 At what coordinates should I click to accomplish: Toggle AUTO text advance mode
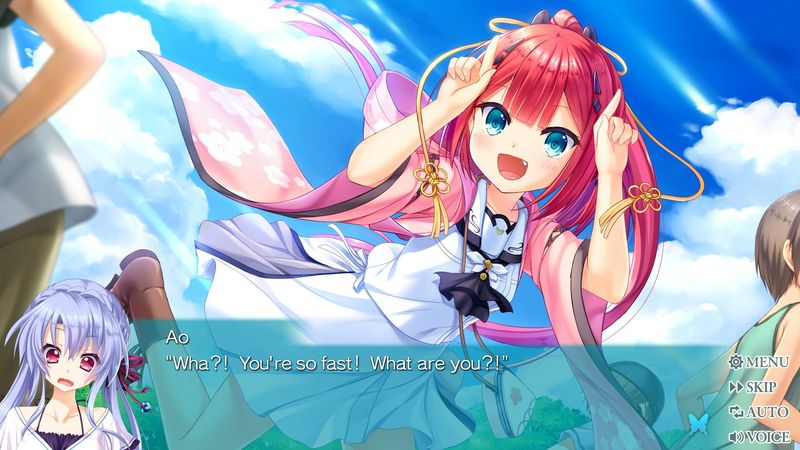(x=759, y=411)
